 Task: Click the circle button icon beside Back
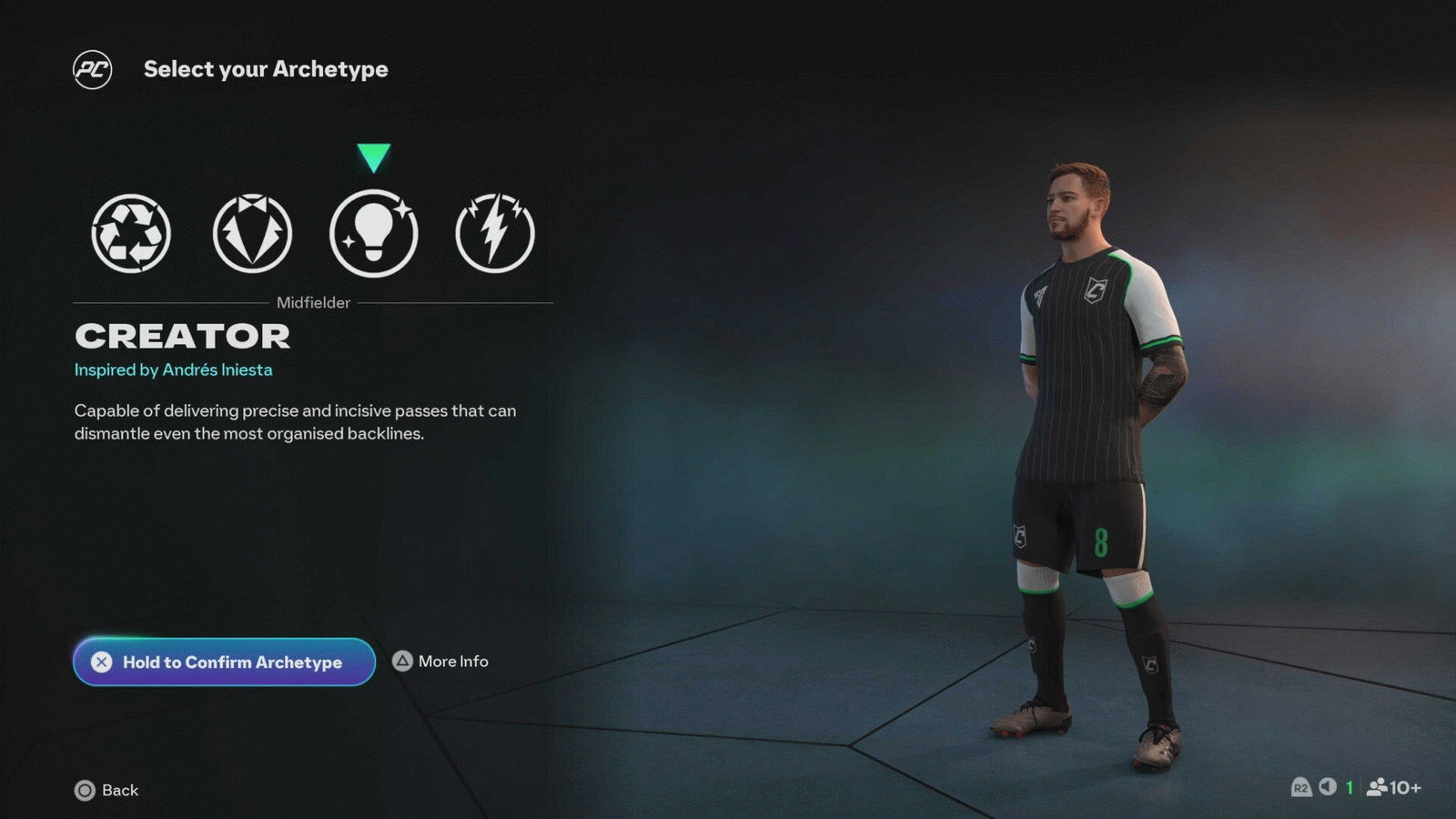pos(86,791)
